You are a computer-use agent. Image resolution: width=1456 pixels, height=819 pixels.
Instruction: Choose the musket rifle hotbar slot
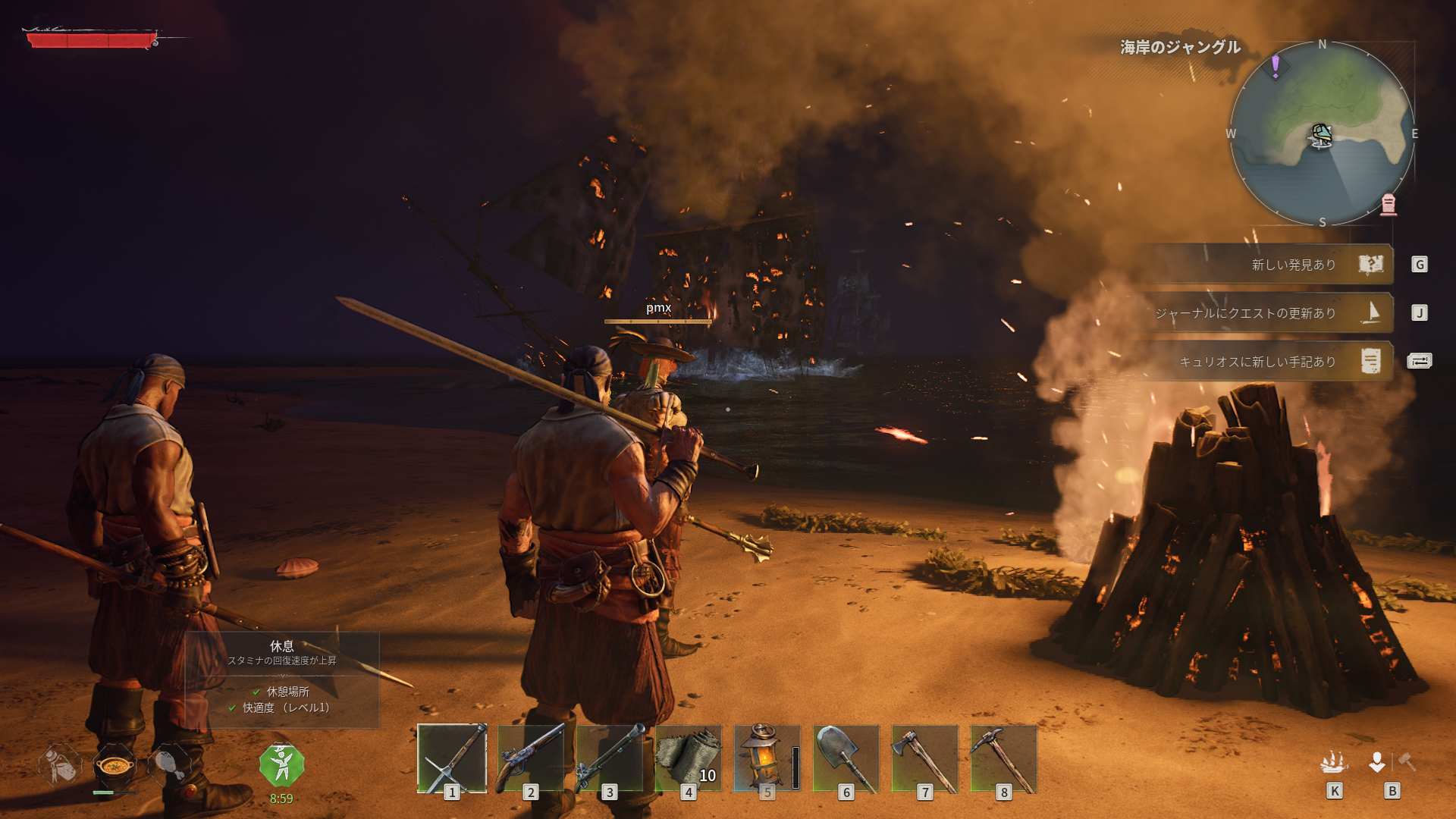[x=610, y=758]
